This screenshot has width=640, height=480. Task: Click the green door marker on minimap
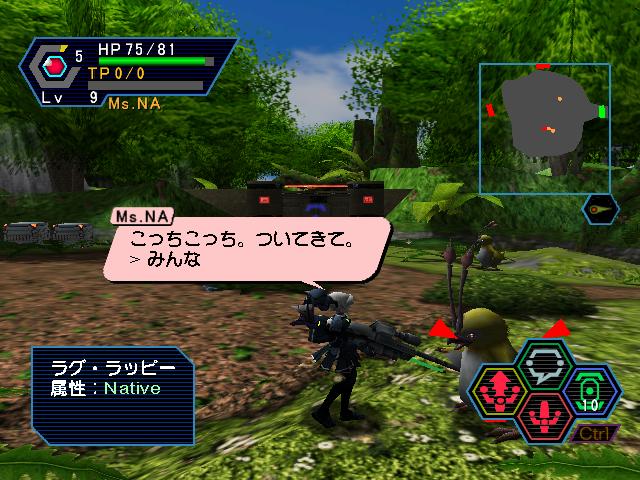603,111
